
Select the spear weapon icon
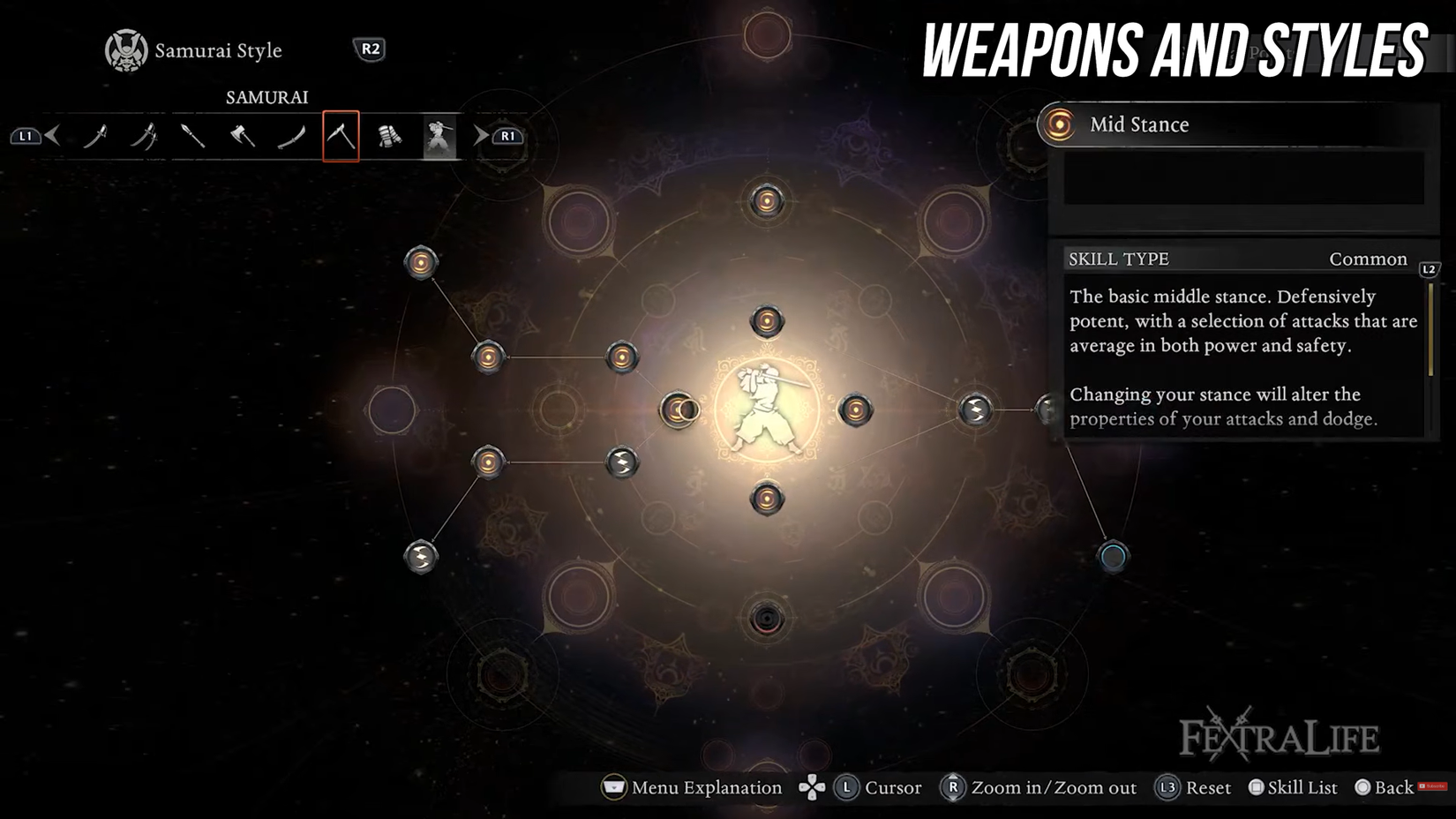pyautogui.click(x=193, y=137)
